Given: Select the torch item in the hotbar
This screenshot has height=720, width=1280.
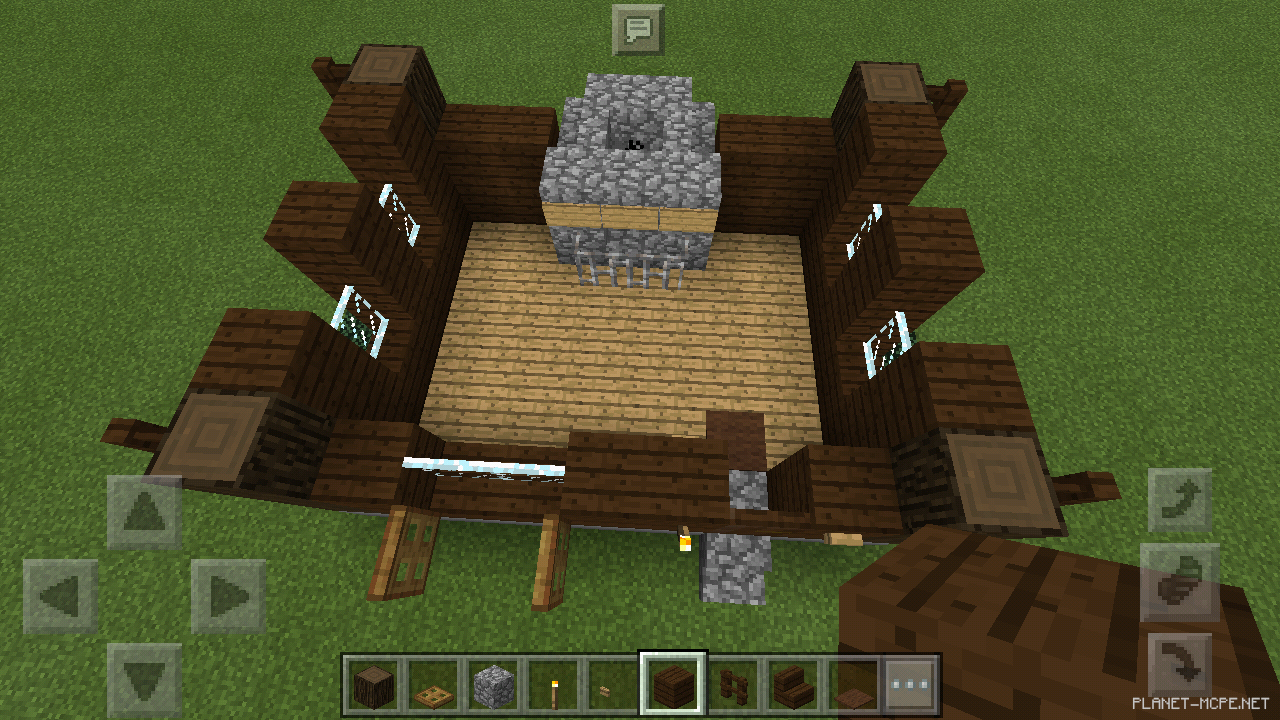Looking at the screenshot, I should (x=554, y=686).
